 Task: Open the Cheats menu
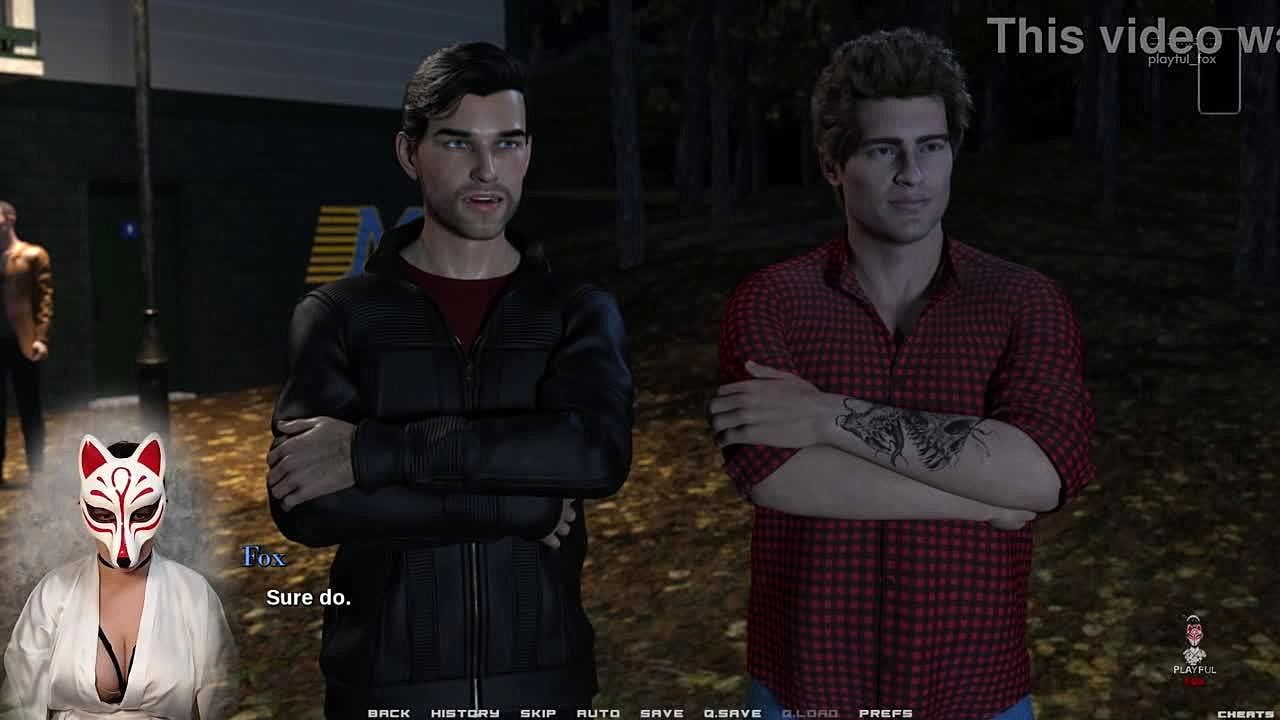tap(1245, 714)
